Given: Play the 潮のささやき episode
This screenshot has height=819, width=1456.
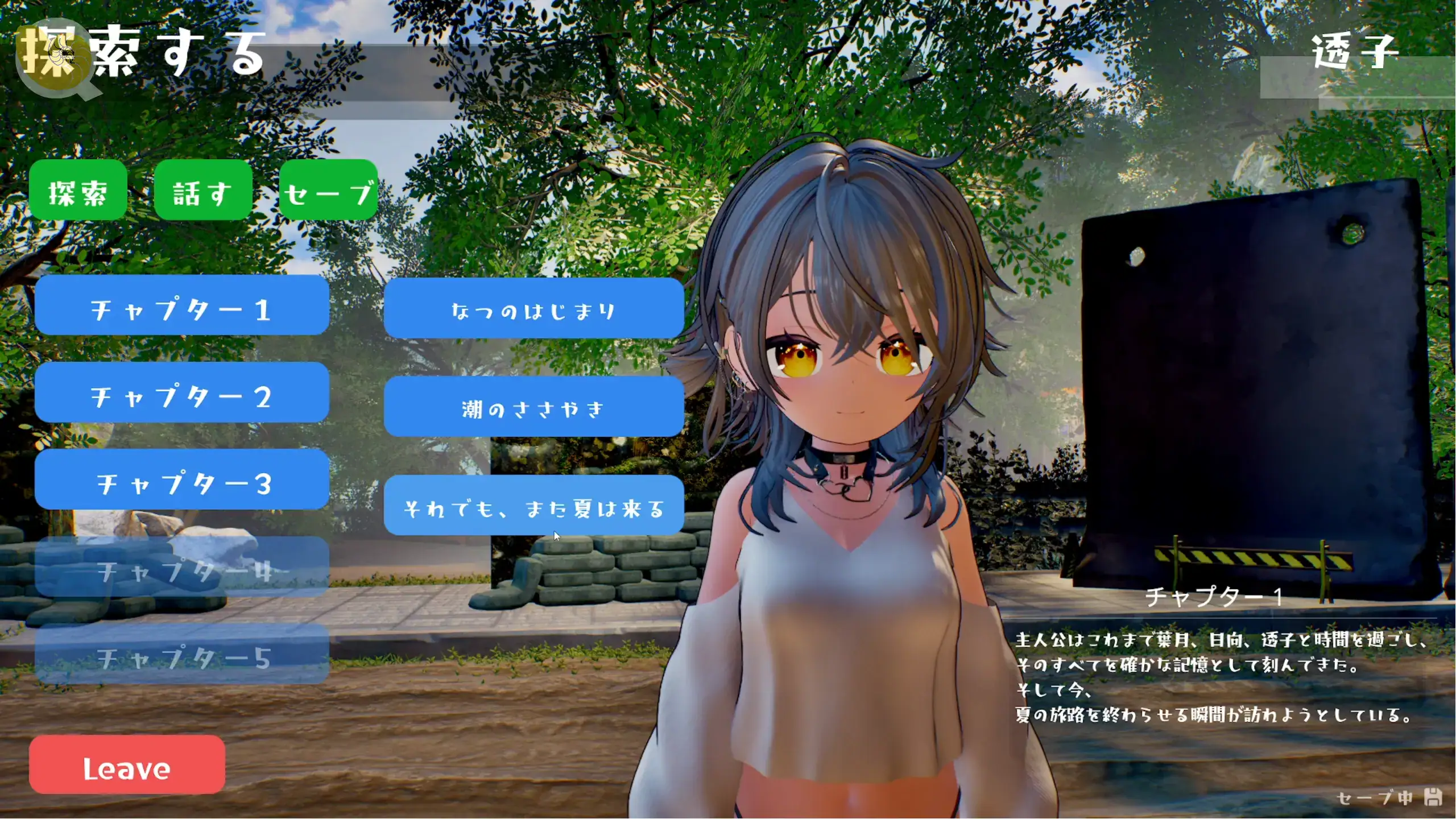Looking at the screenshot, I should 533,407.
